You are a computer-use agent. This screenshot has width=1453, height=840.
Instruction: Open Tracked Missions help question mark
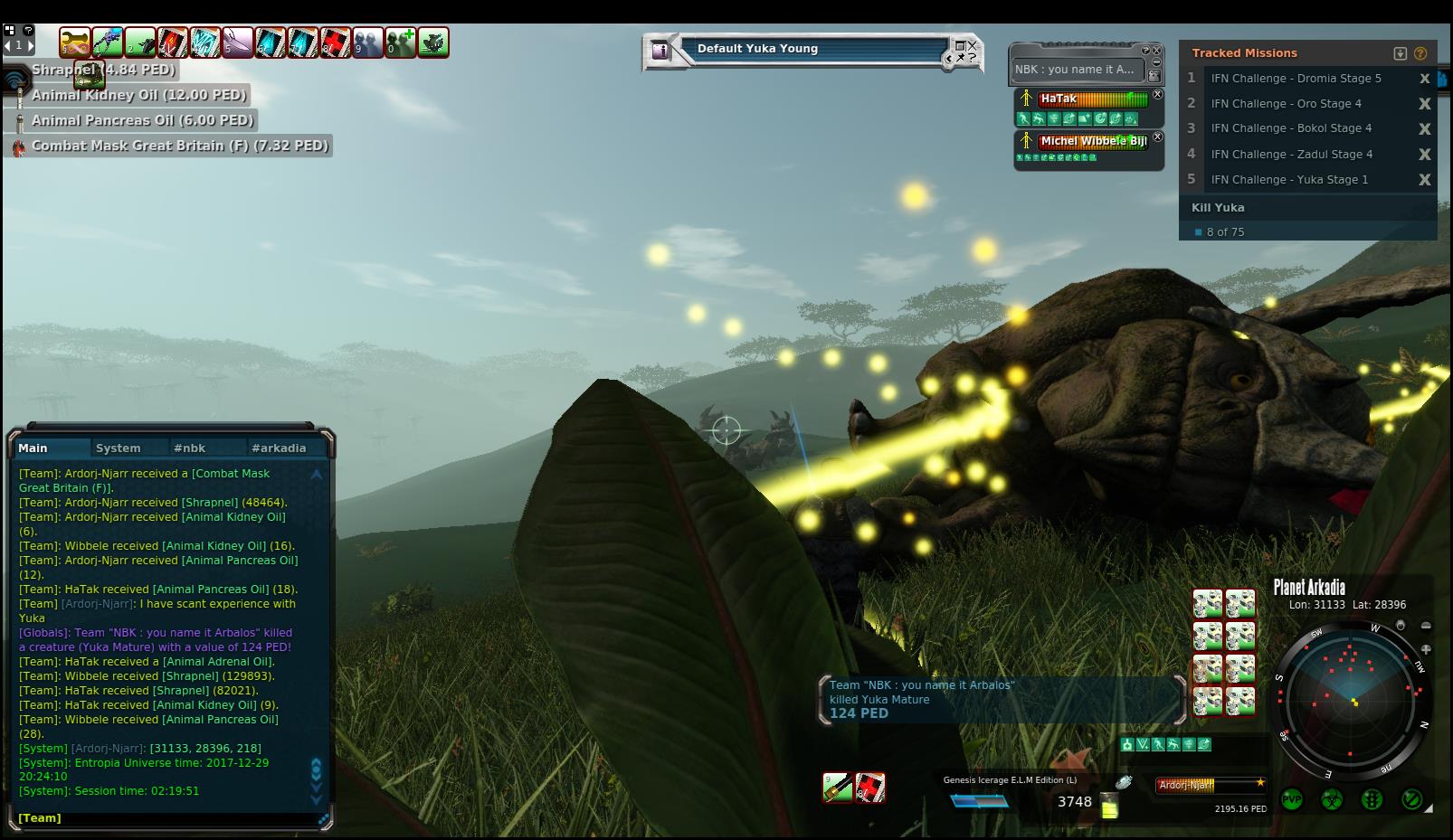coord(1420,53)
